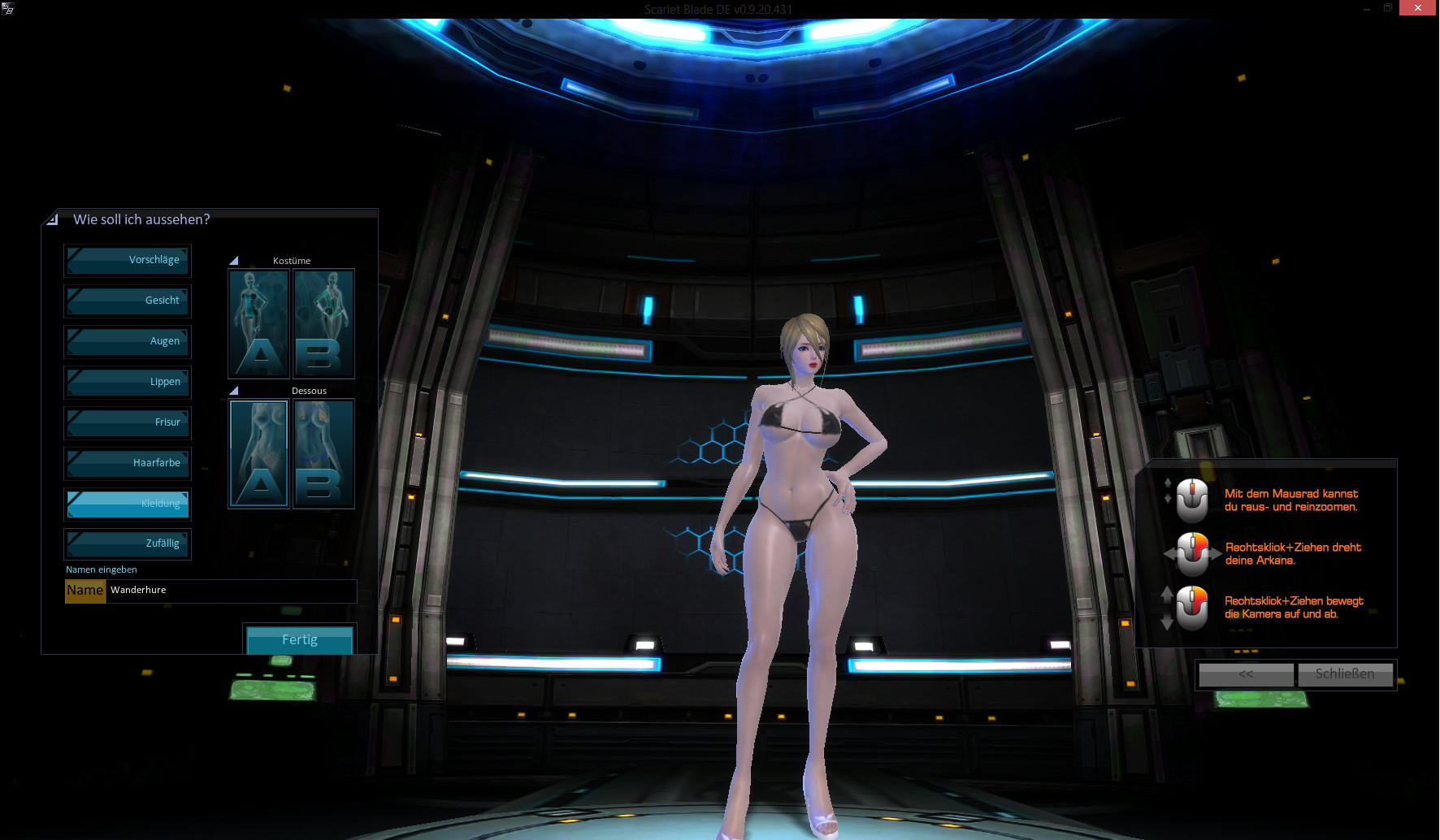Close the game window

(x=1417, y=8)
